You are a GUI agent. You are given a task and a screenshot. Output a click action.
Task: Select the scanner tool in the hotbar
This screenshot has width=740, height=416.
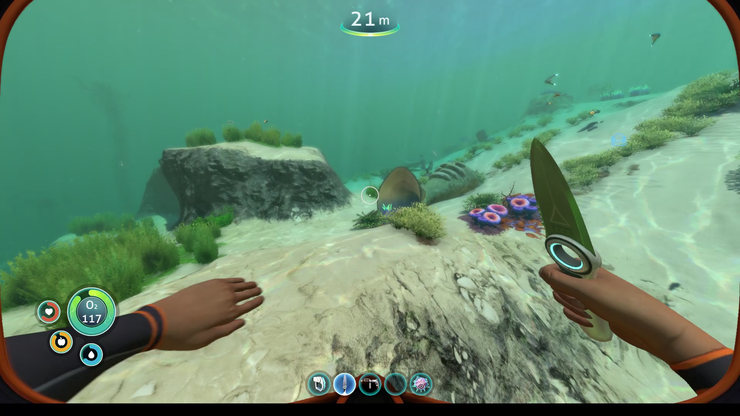(319, 384)
